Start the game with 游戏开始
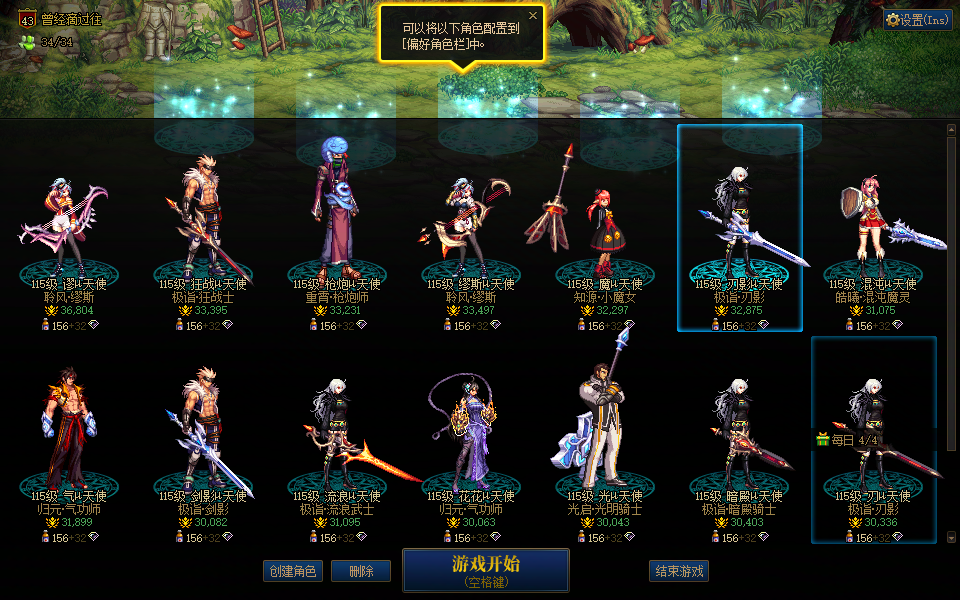960x600 pixels. point(485,569)
